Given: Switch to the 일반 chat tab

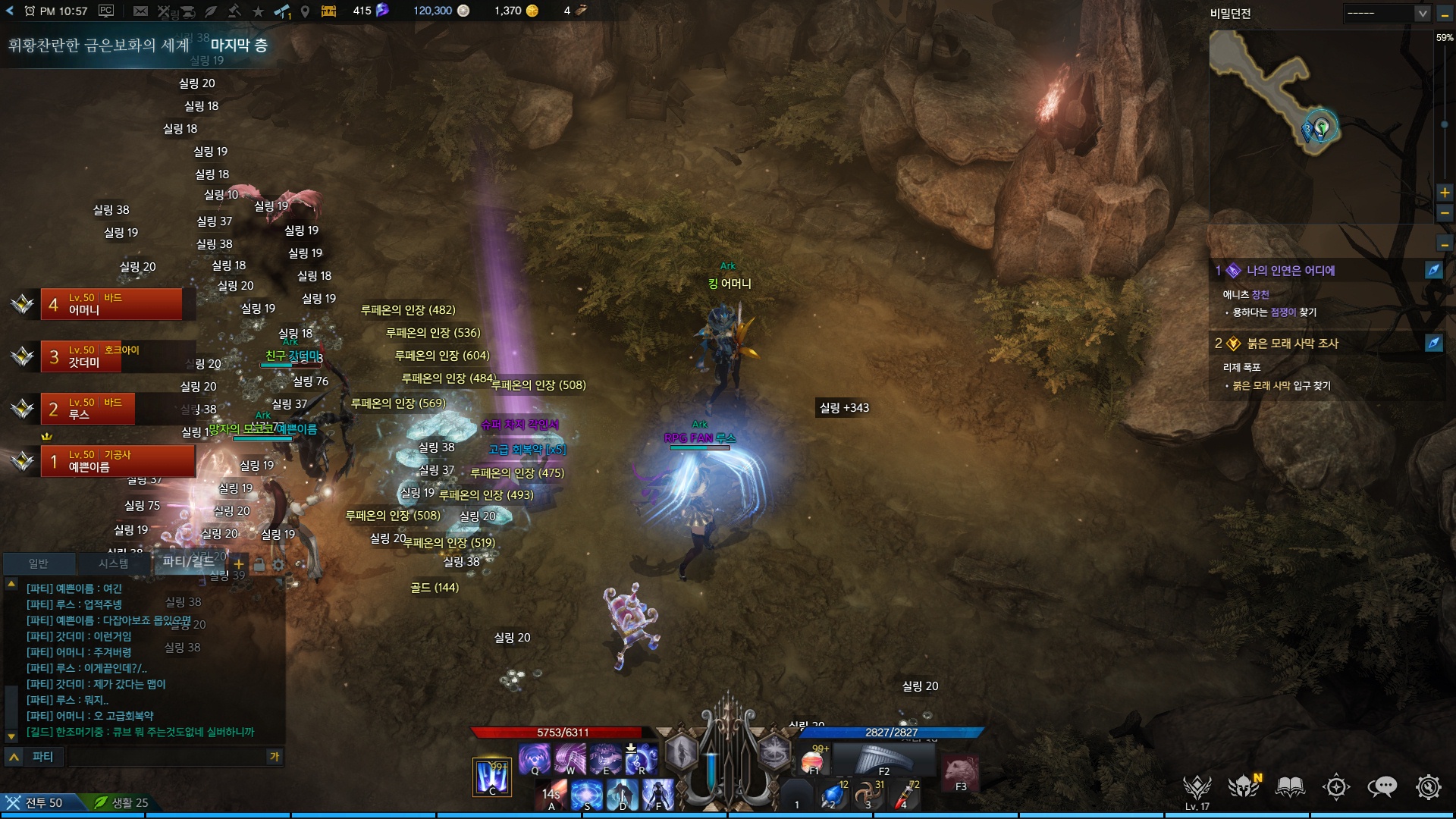Looking at the screenshot, I should click(x=39, y=563).
